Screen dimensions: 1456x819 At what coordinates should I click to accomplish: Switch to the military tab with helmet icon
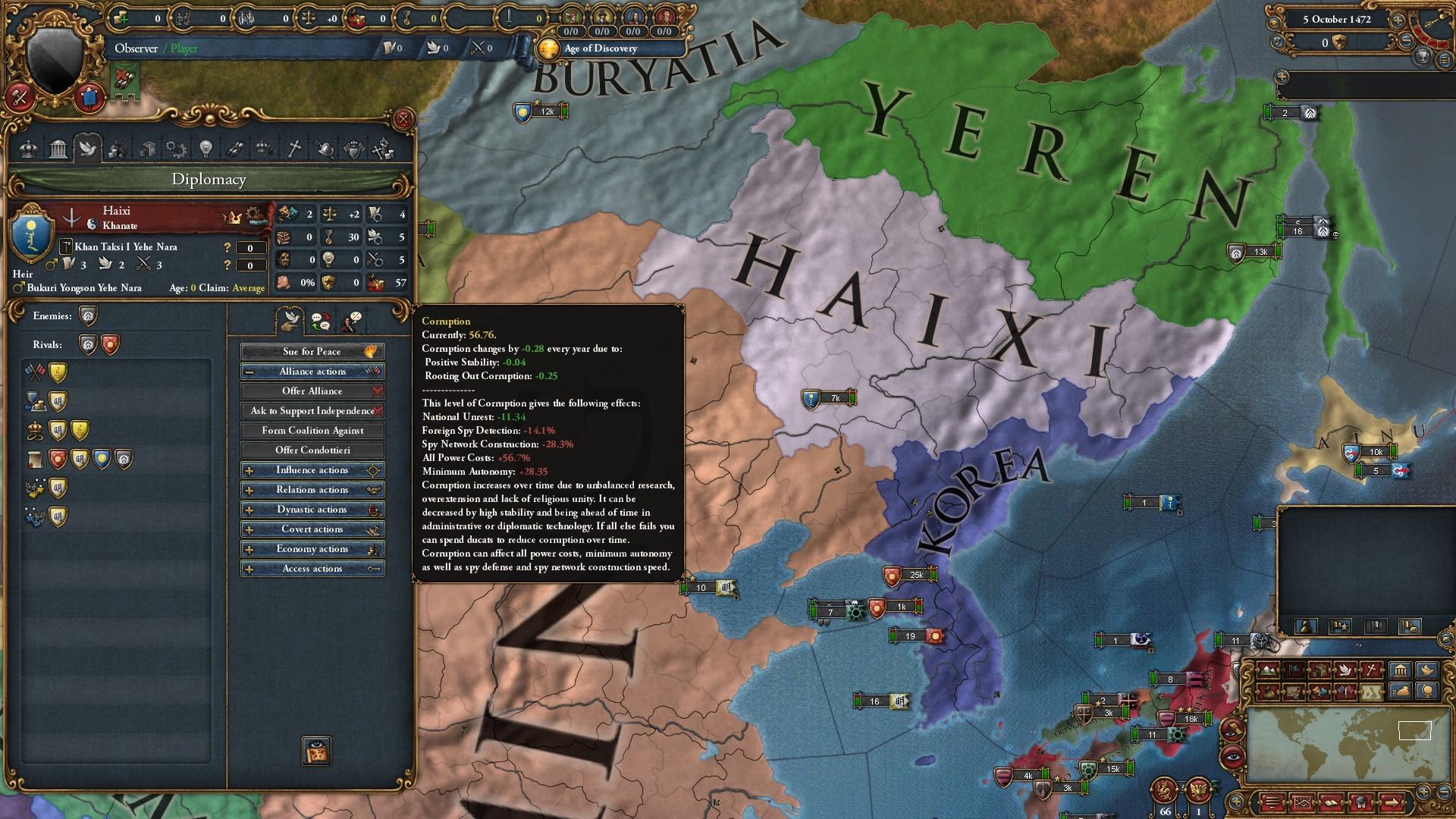tap(325, 149)
